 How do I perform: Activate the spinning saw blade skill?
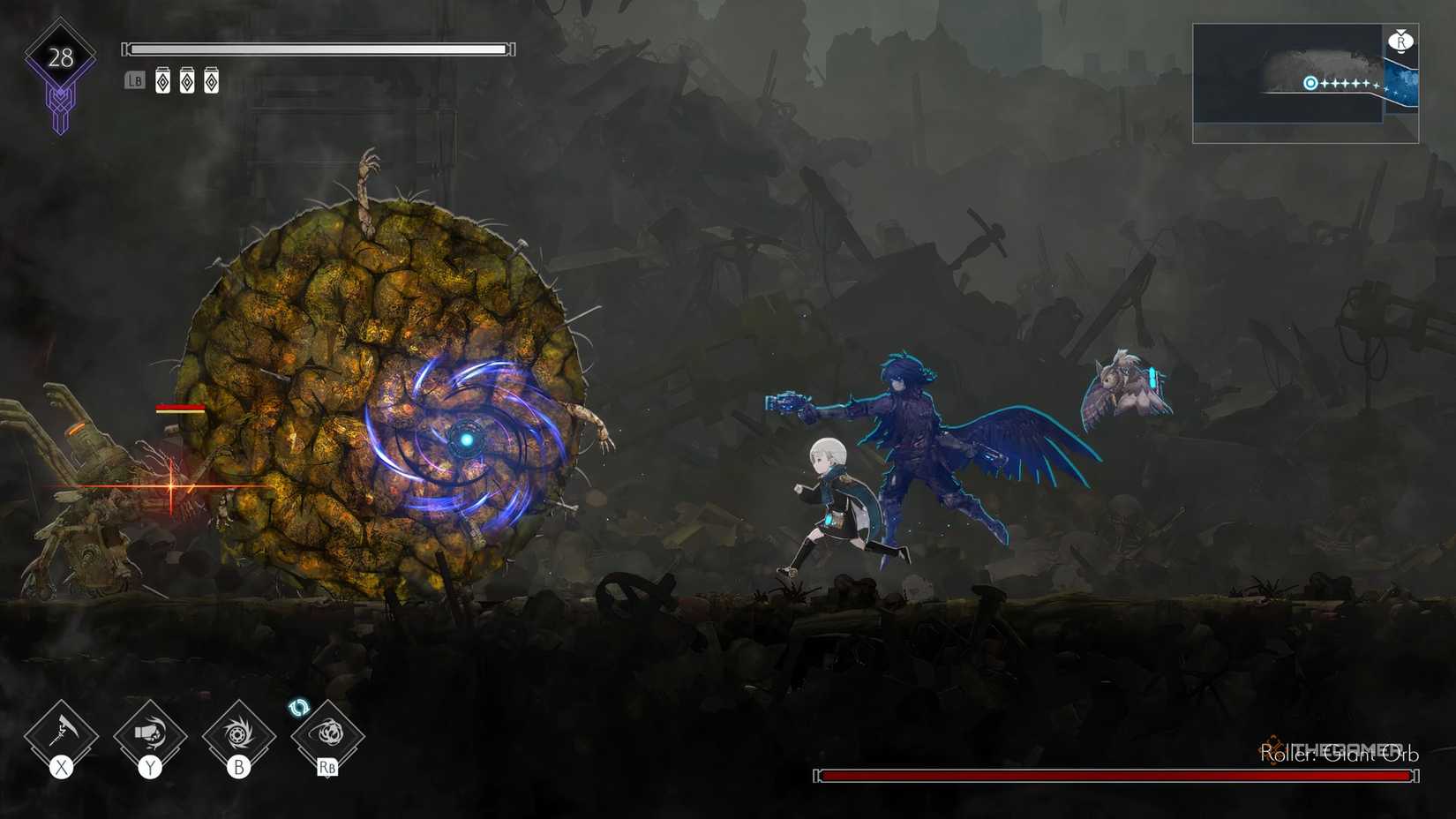click(x=240, y=733)
